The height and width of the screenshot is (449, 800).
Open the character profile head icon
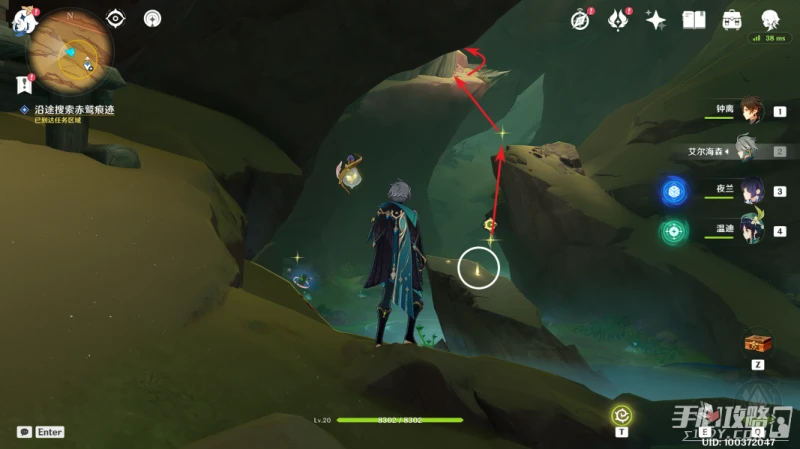(770, 19)
